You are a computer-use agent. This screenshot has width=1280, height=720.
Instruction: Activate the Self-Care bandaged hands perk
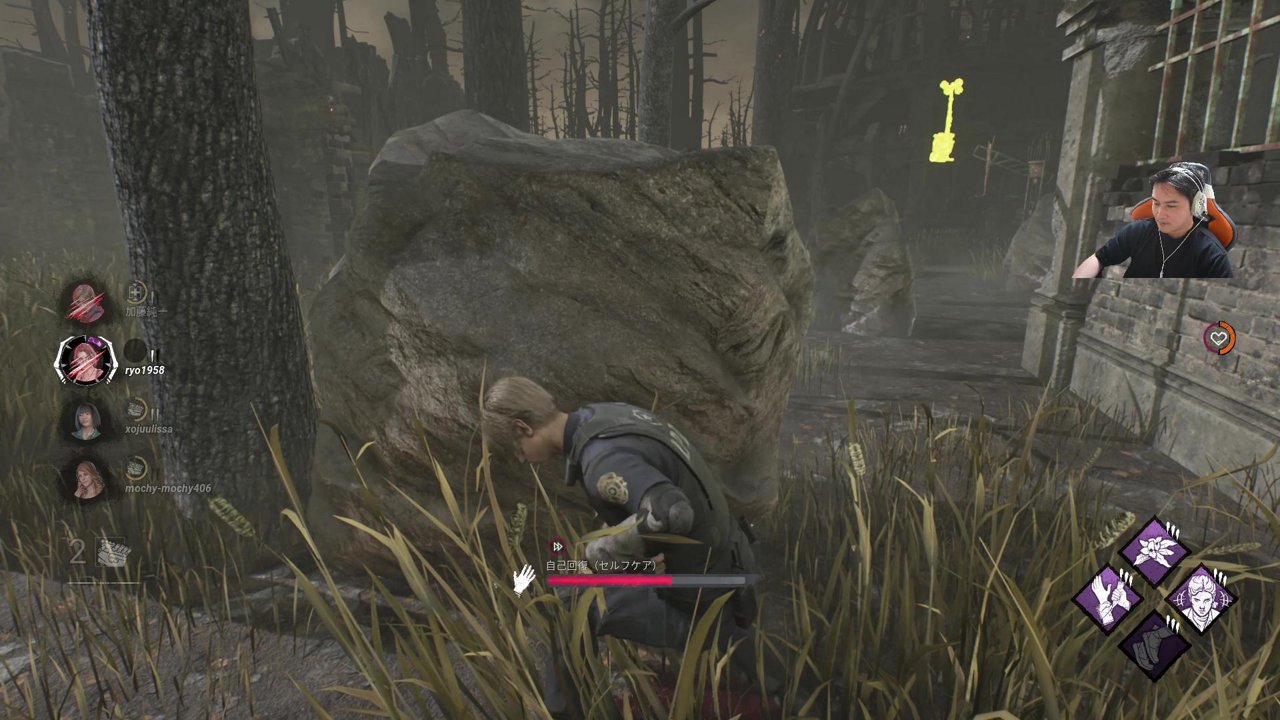1108,598
